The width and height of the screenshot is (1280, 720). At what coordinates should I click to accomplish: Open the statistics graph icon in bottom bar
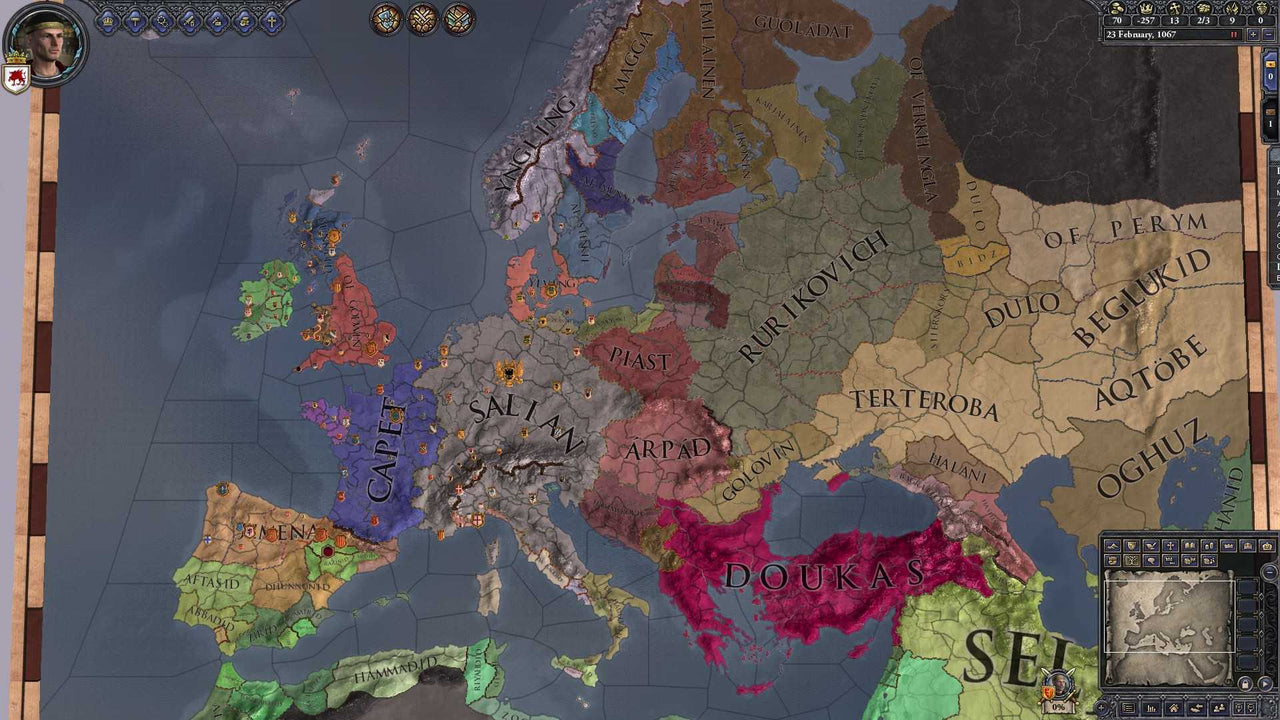[1151, 708]
